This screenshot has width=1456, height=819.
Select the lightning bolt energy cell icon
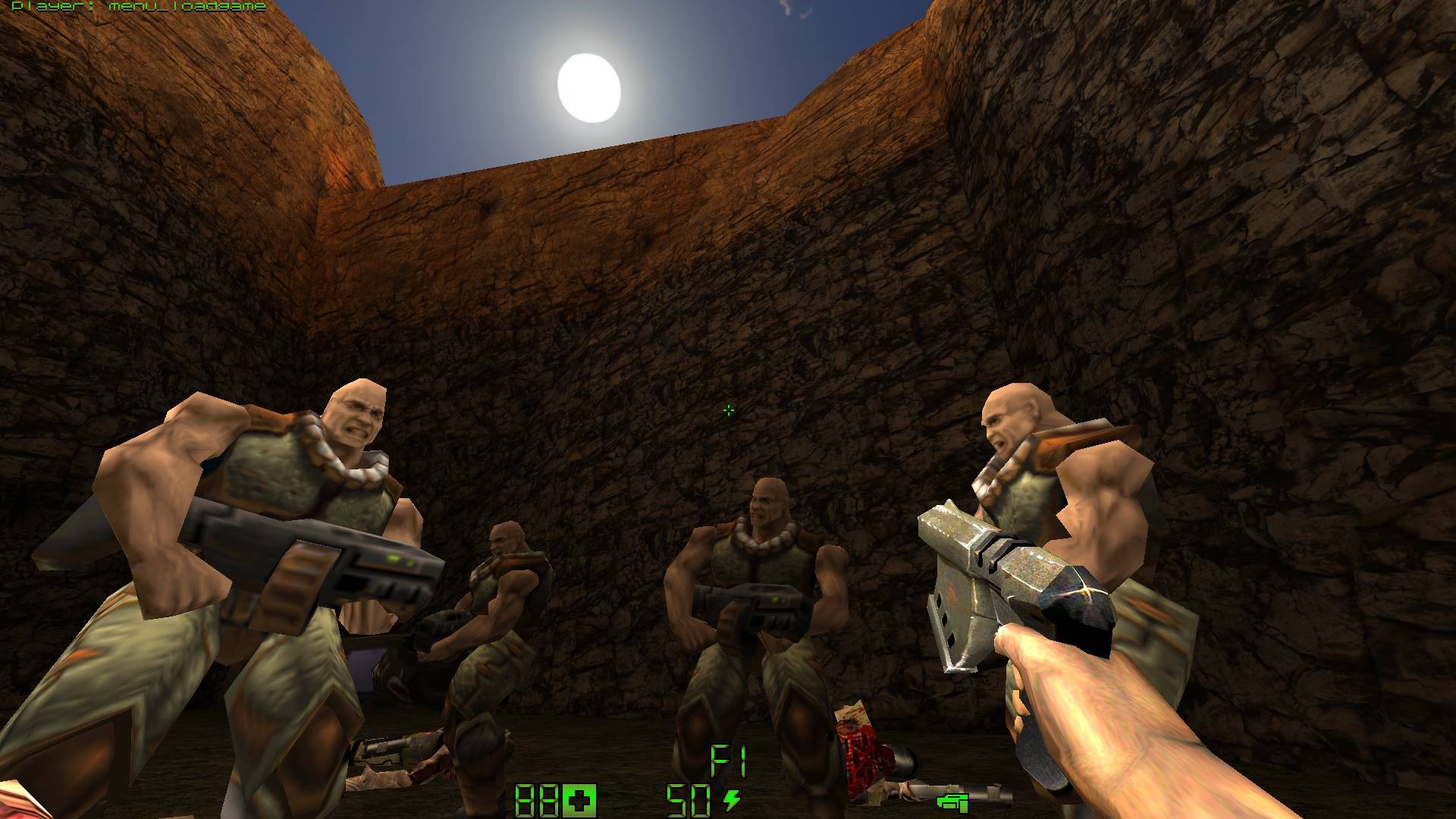point(732,799)
